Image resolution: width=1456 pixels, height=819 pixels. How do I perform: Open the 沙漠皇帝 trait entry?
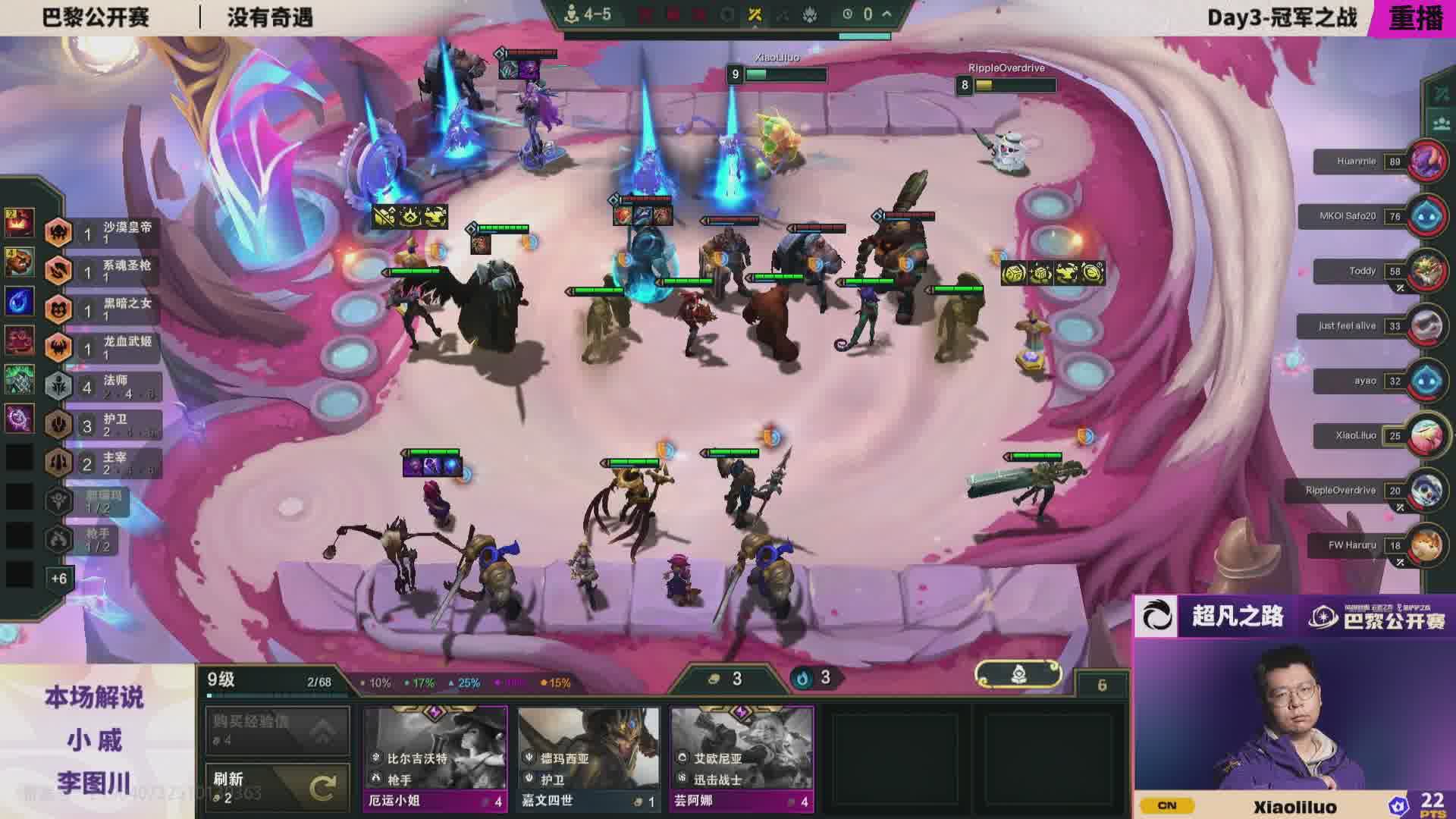tap(103, 233)
